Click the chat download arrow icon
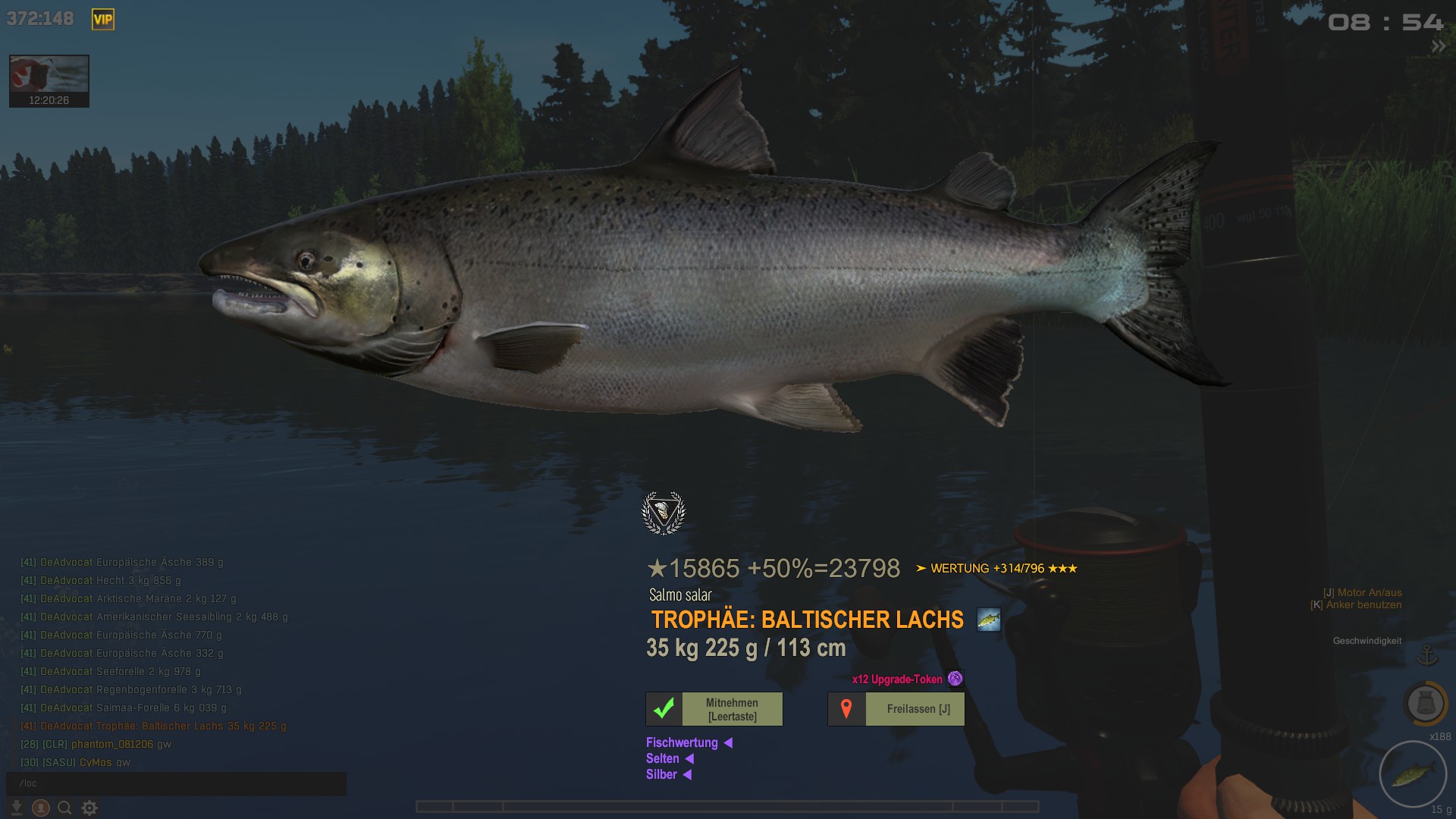Viewport: 1456px width, 819px height. [17, 808]
